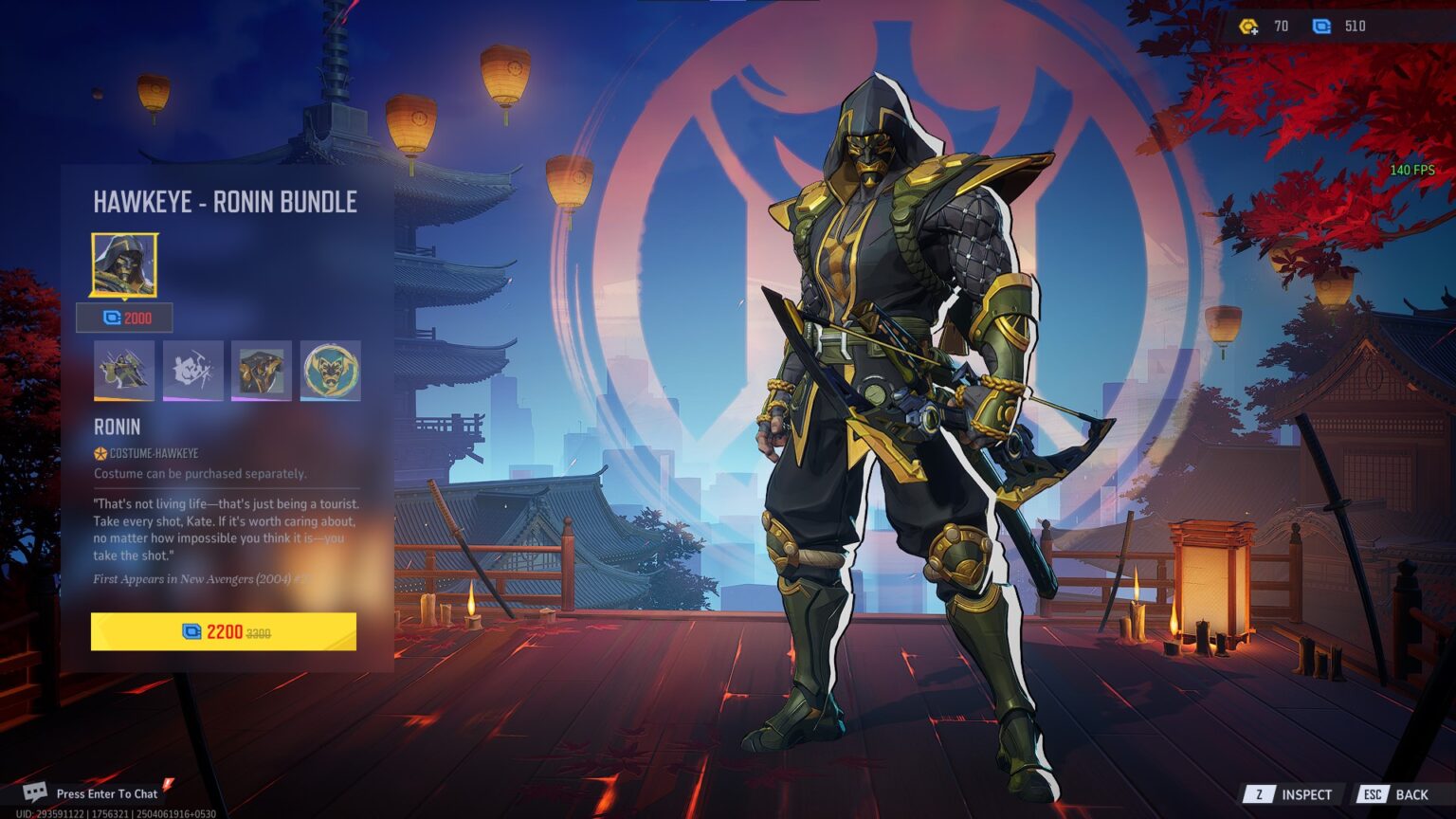Click the gold Lattice currency icon with plus
This screenshot has height=819, width=1456.
[1249, 26]
